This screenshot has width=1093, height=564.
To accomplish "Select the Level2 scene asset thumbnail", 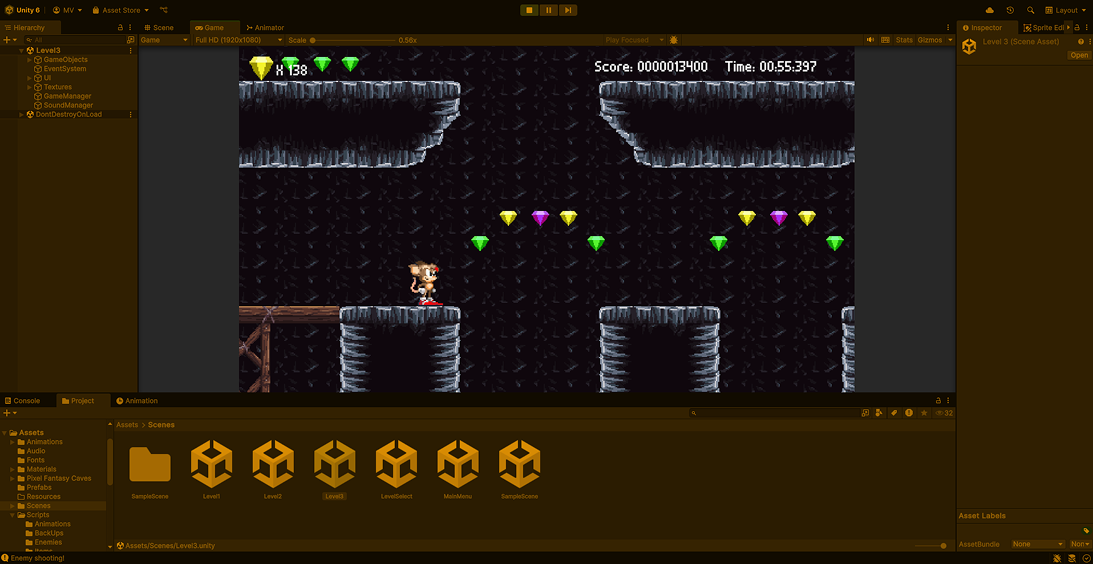I will tap(273, 465).
